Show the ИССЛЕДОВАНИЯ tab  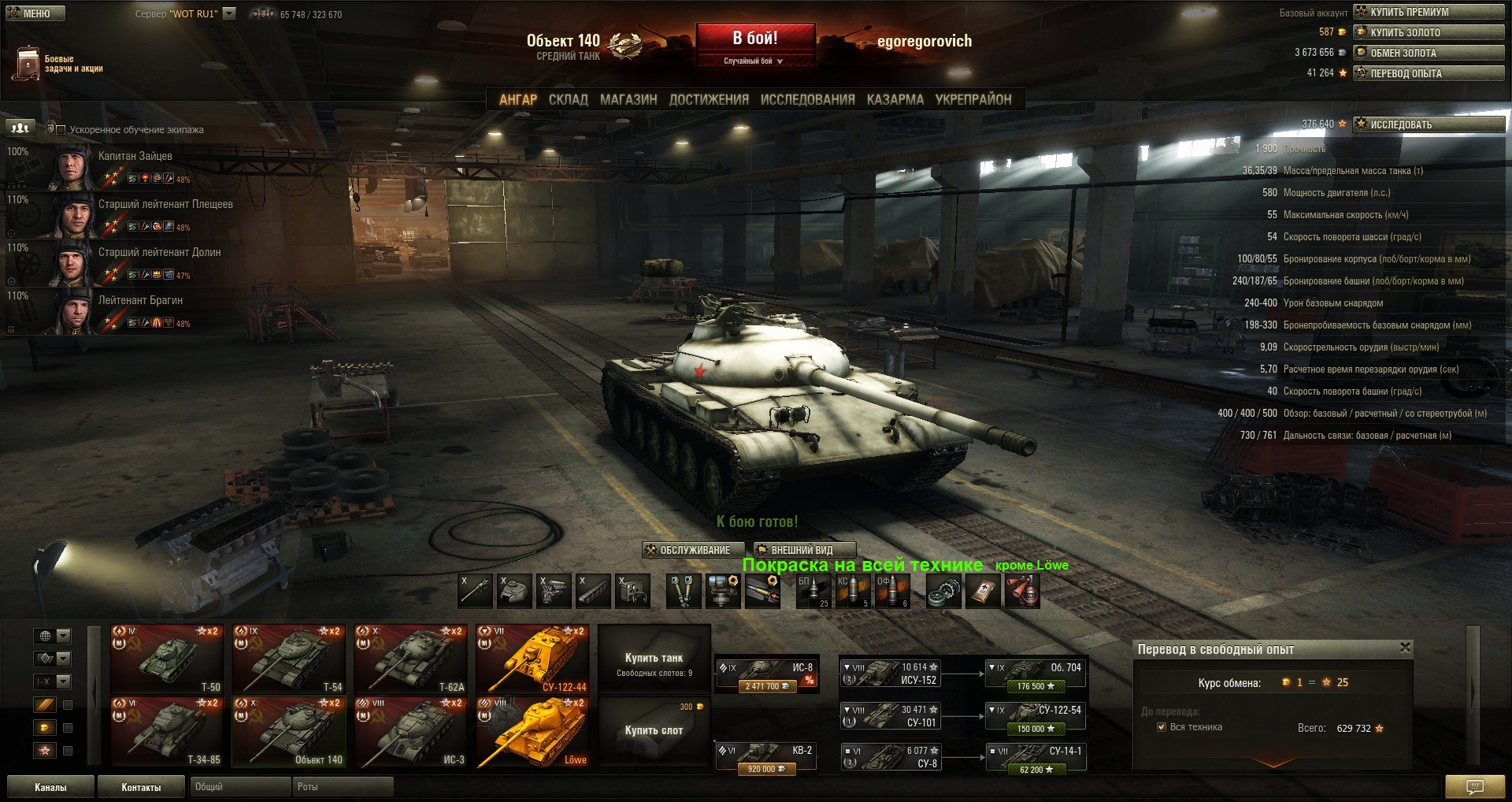click(x=807, y=100)
